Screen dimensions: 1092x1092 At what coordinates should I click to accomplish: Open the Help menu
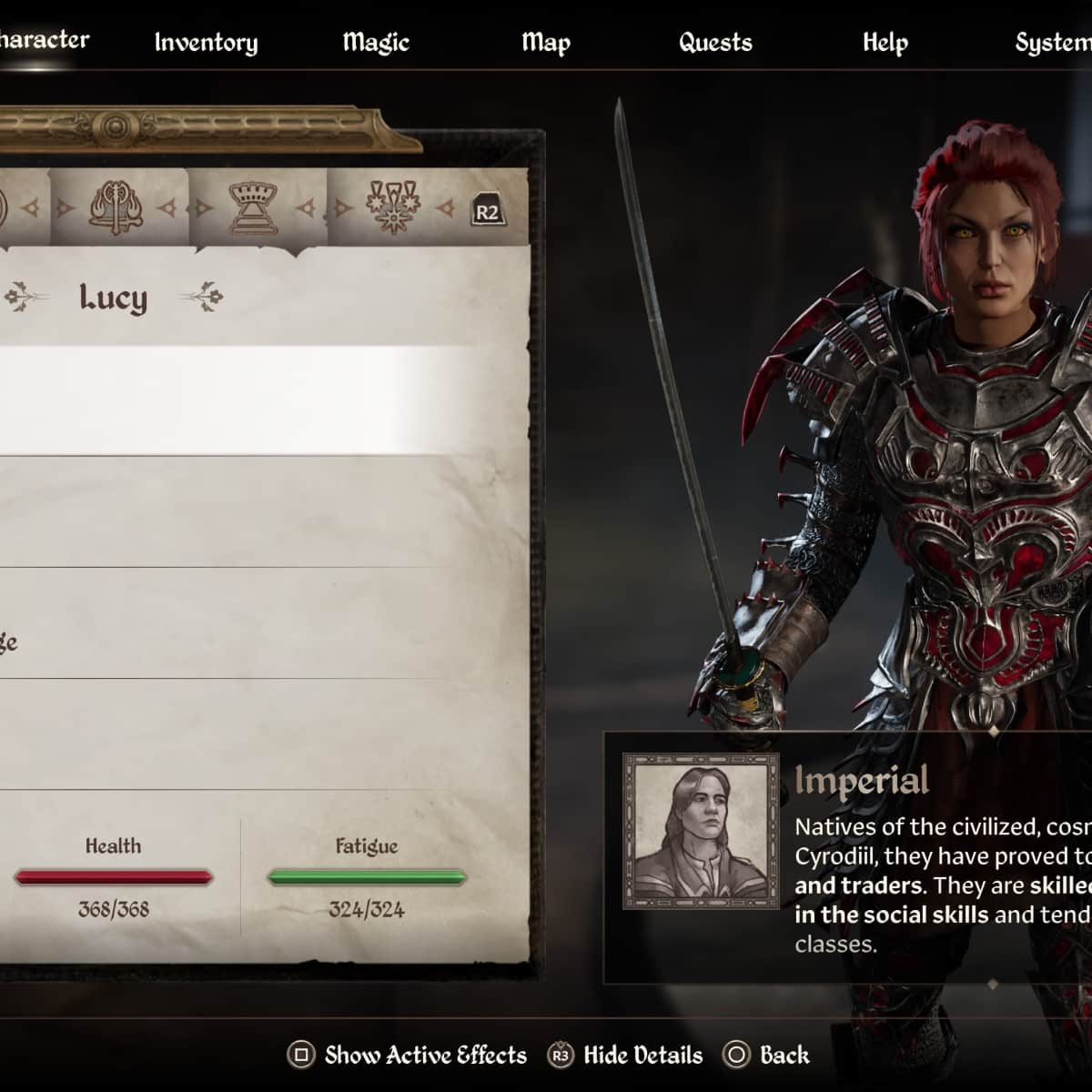coord(885,43)
